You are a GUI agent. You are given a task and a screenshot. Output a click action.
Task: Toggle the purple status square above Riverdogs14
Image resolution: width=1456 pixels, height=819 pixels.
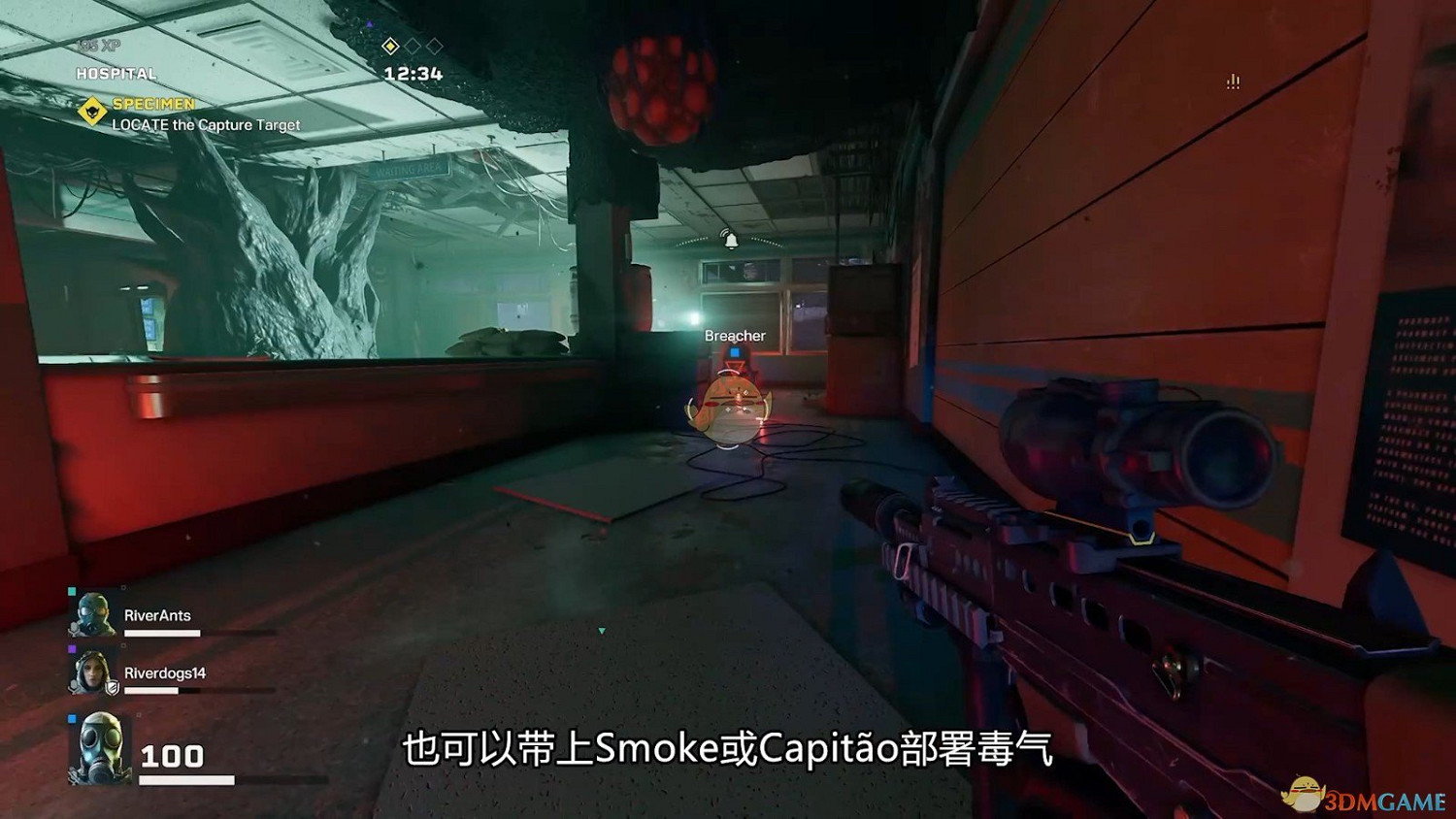(x=72, y=647)
